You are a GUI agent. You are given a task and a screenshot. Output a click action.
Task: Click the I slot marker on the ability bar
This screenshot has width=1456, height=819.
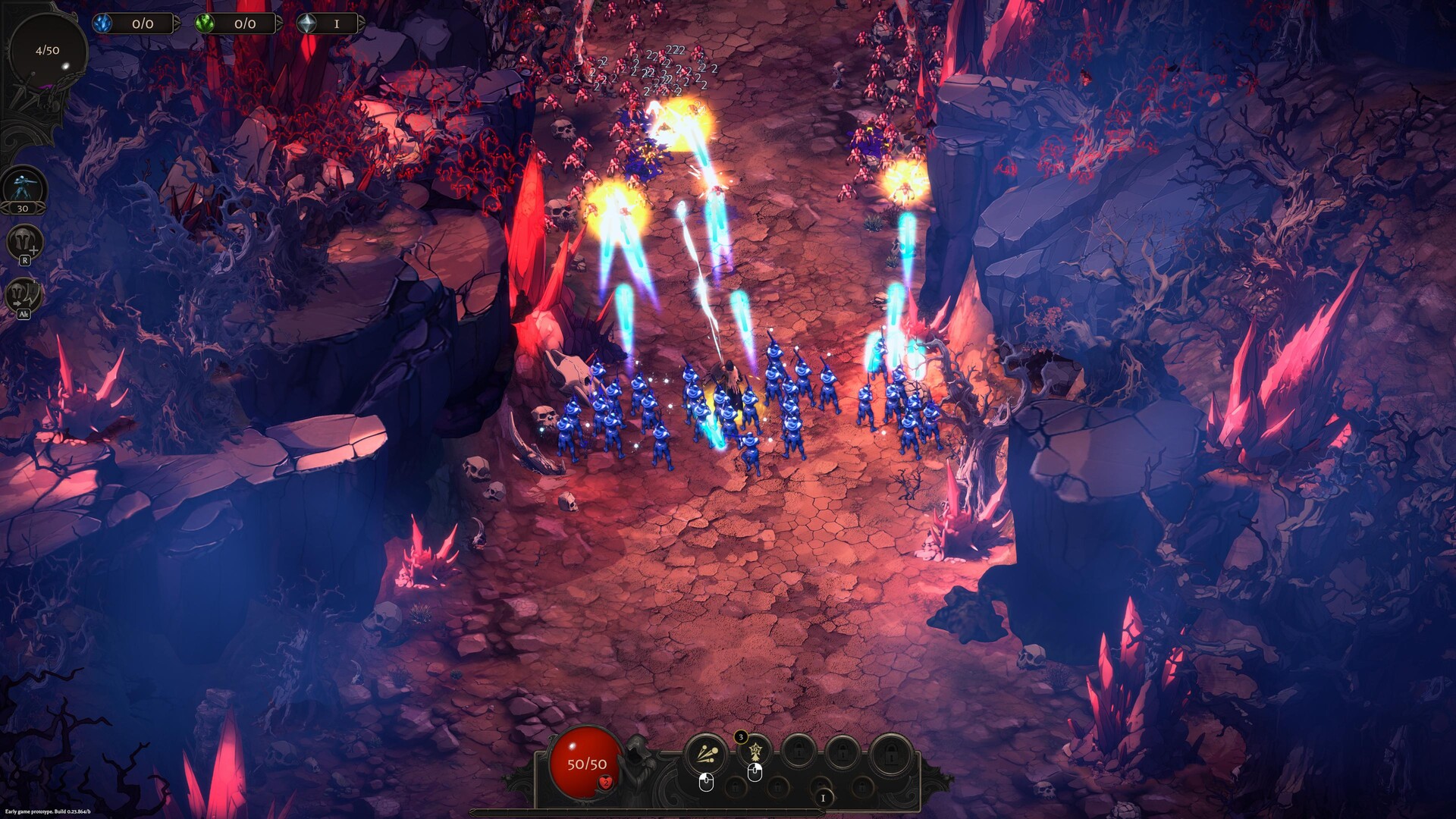pyautogui.click(x=823, y=798)
